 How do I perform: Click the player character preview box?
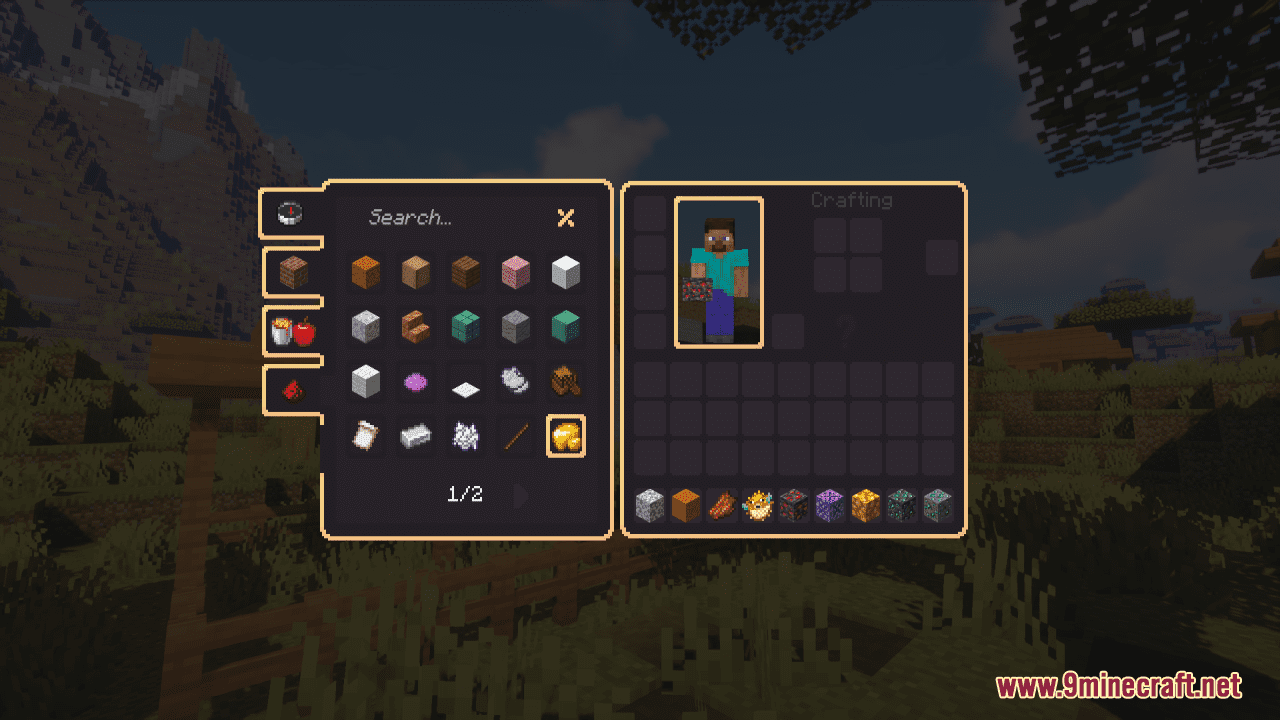click(719, 272)
